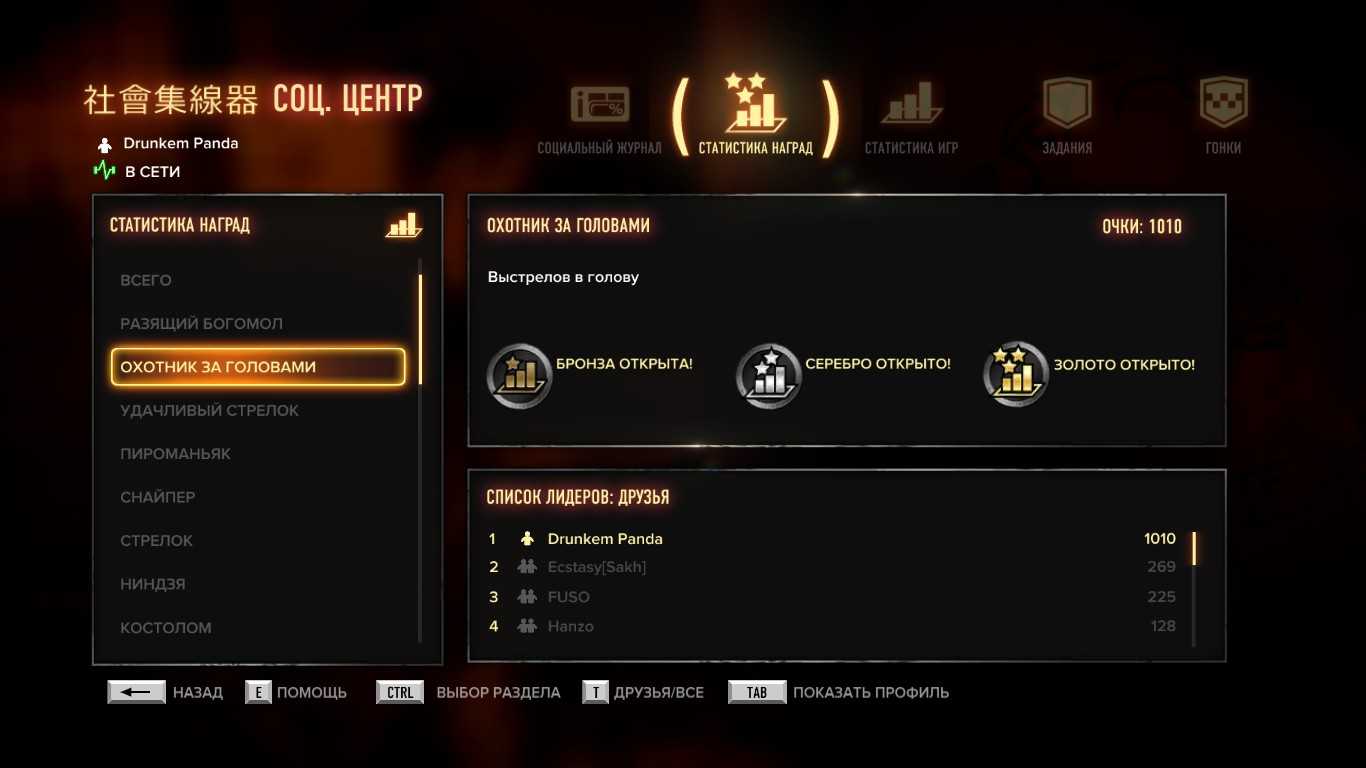Click Ecstasy[Sakh] in the friends leaderboard
1366x768 pixels.
[x=597, y=567]
